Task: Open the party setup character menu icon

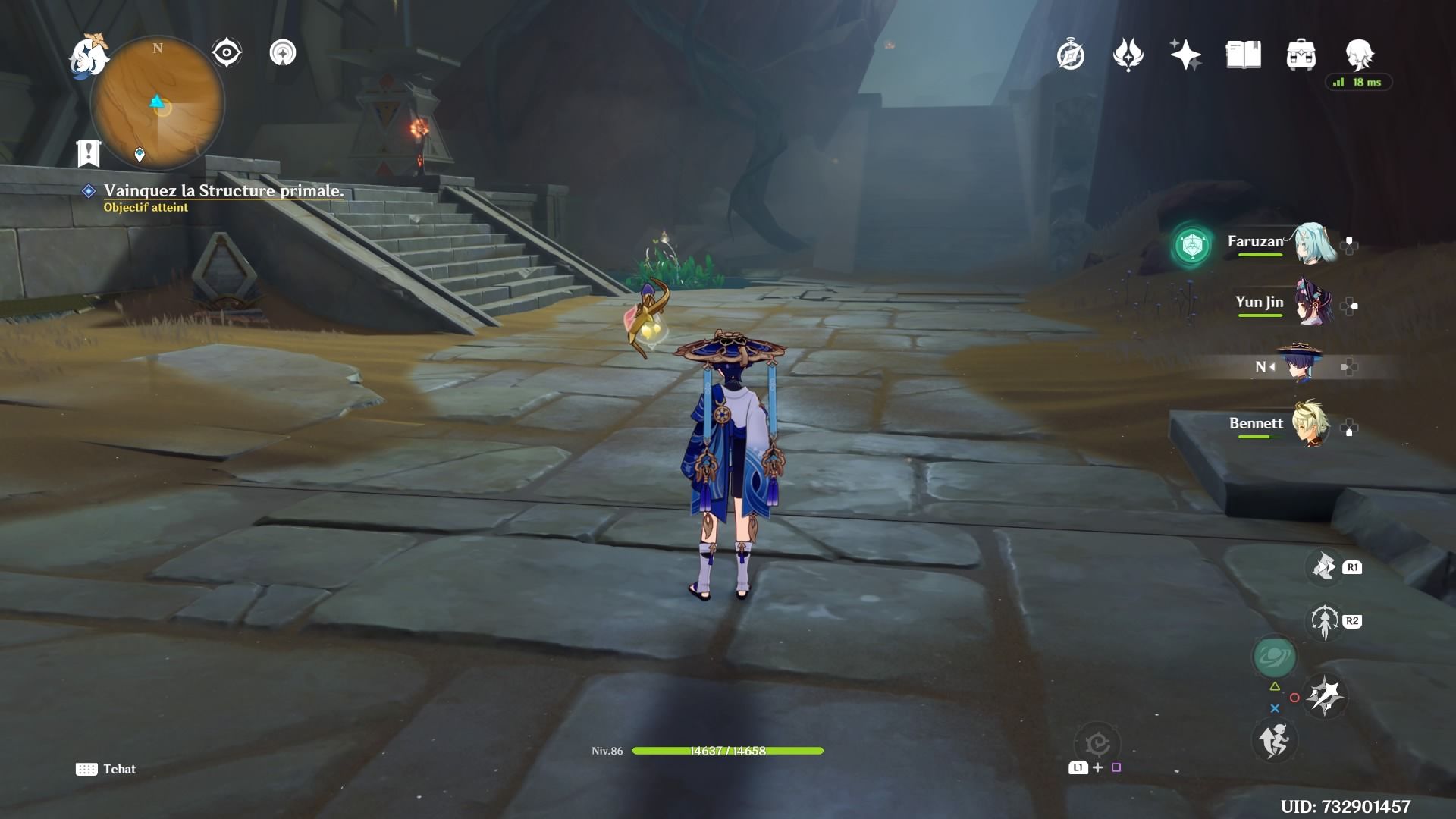Action: (1360, 55)
